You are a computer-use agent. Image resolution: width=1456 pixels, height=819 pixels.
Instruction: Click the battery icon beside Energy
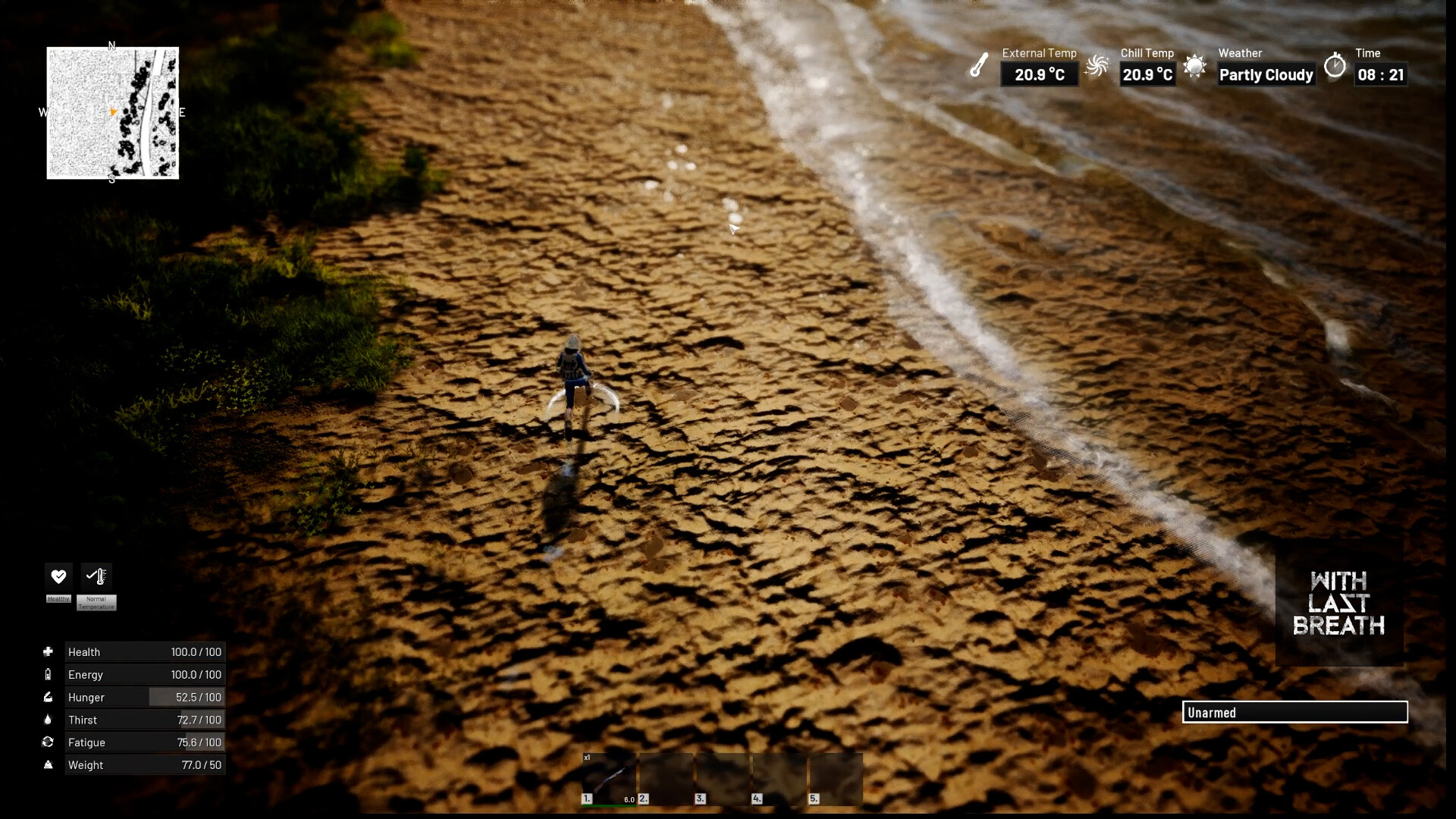(49, 674)
